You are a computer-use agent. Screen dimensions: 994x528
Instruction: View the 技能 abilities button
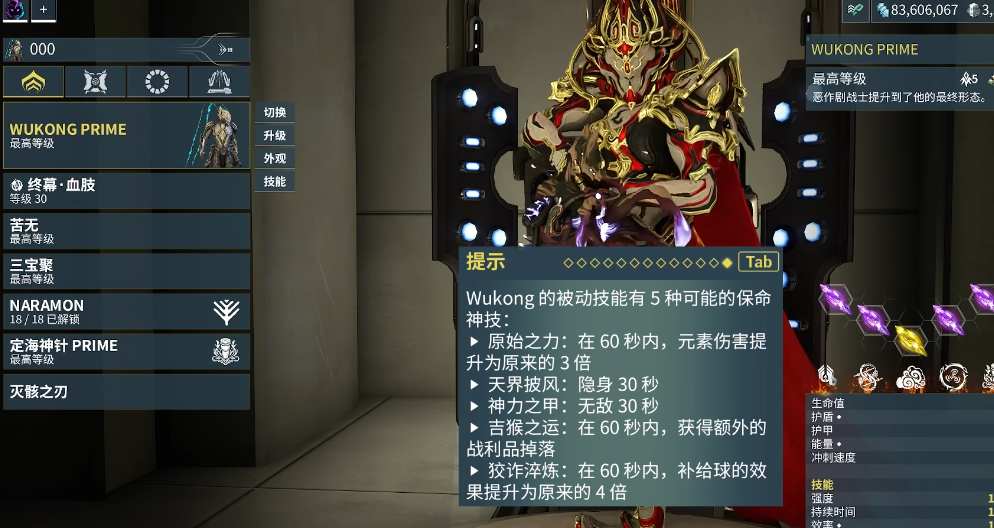(275, 181)
